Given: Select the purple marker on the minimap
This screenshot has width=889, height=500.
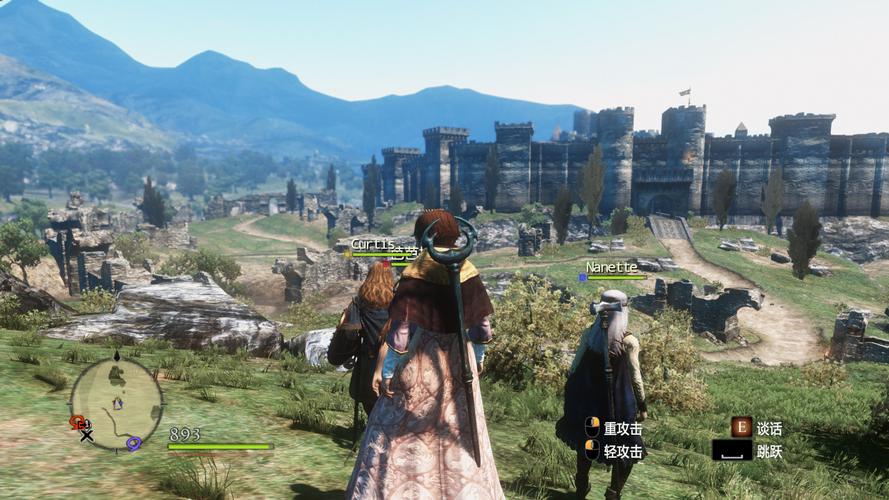Looking at the screenshot, I should coord(133,444).
